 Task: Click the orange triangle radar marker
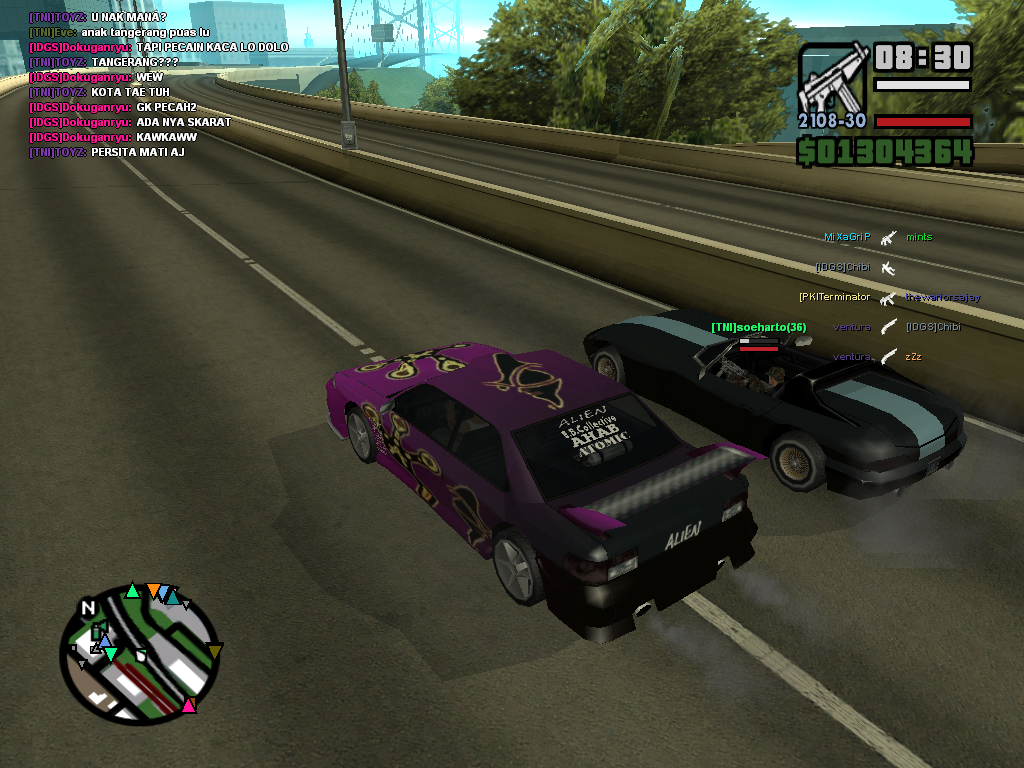tap(153, 590)
